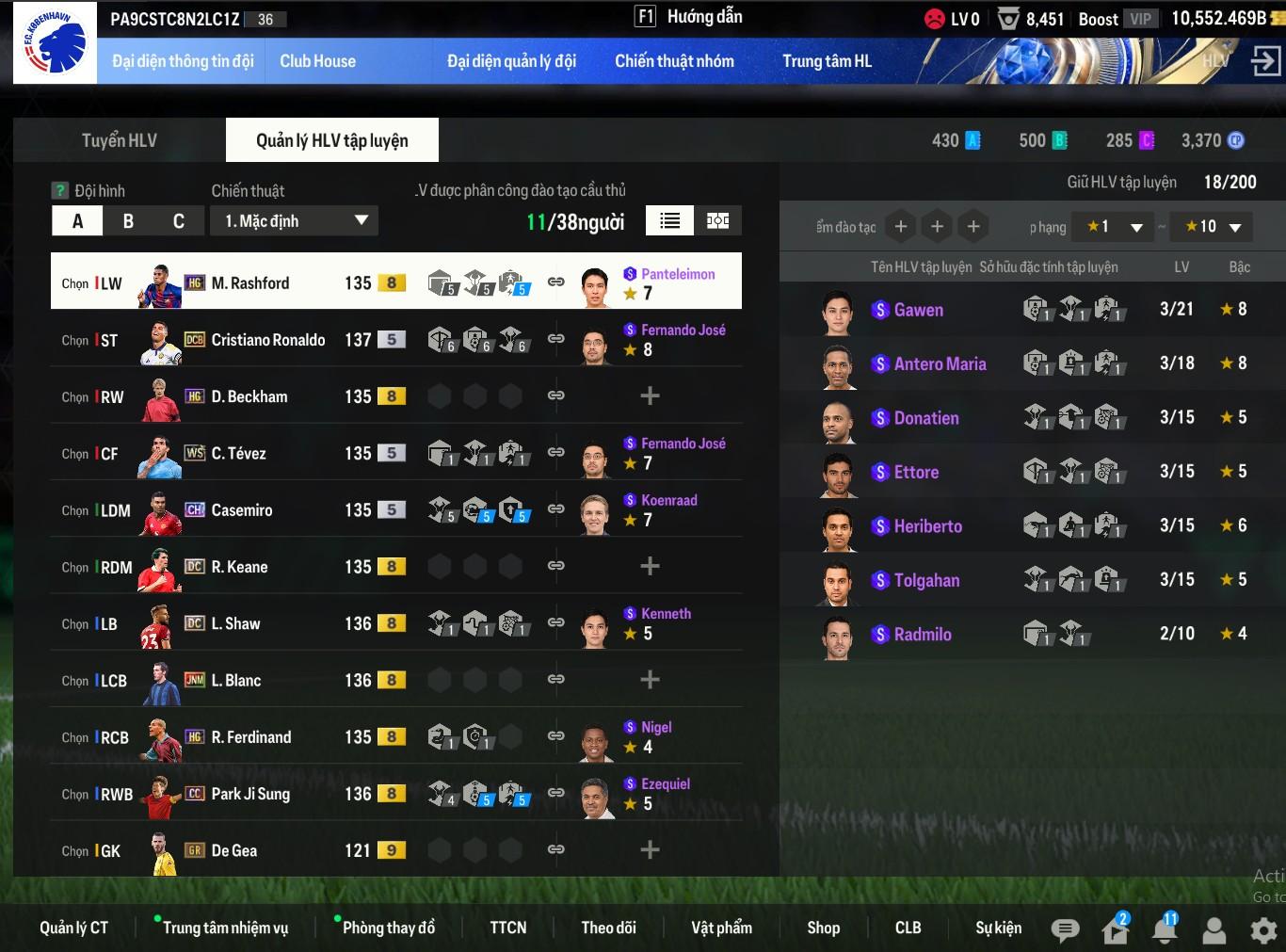The width and height of the screenshot is (1286, 952).
Task: Switch to the Tuyển HLV tab
Action: [120, 140]
